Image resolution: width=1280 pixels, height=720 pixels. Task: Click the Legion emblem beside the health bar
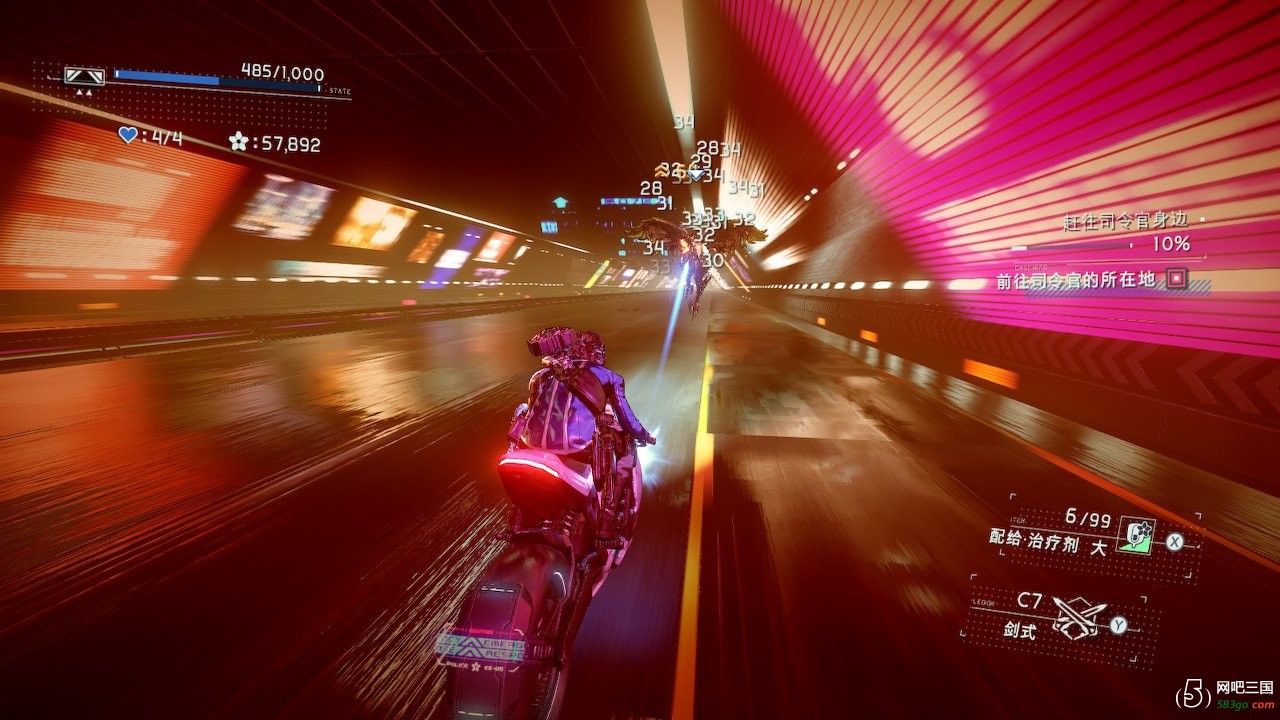pos(84,77)
